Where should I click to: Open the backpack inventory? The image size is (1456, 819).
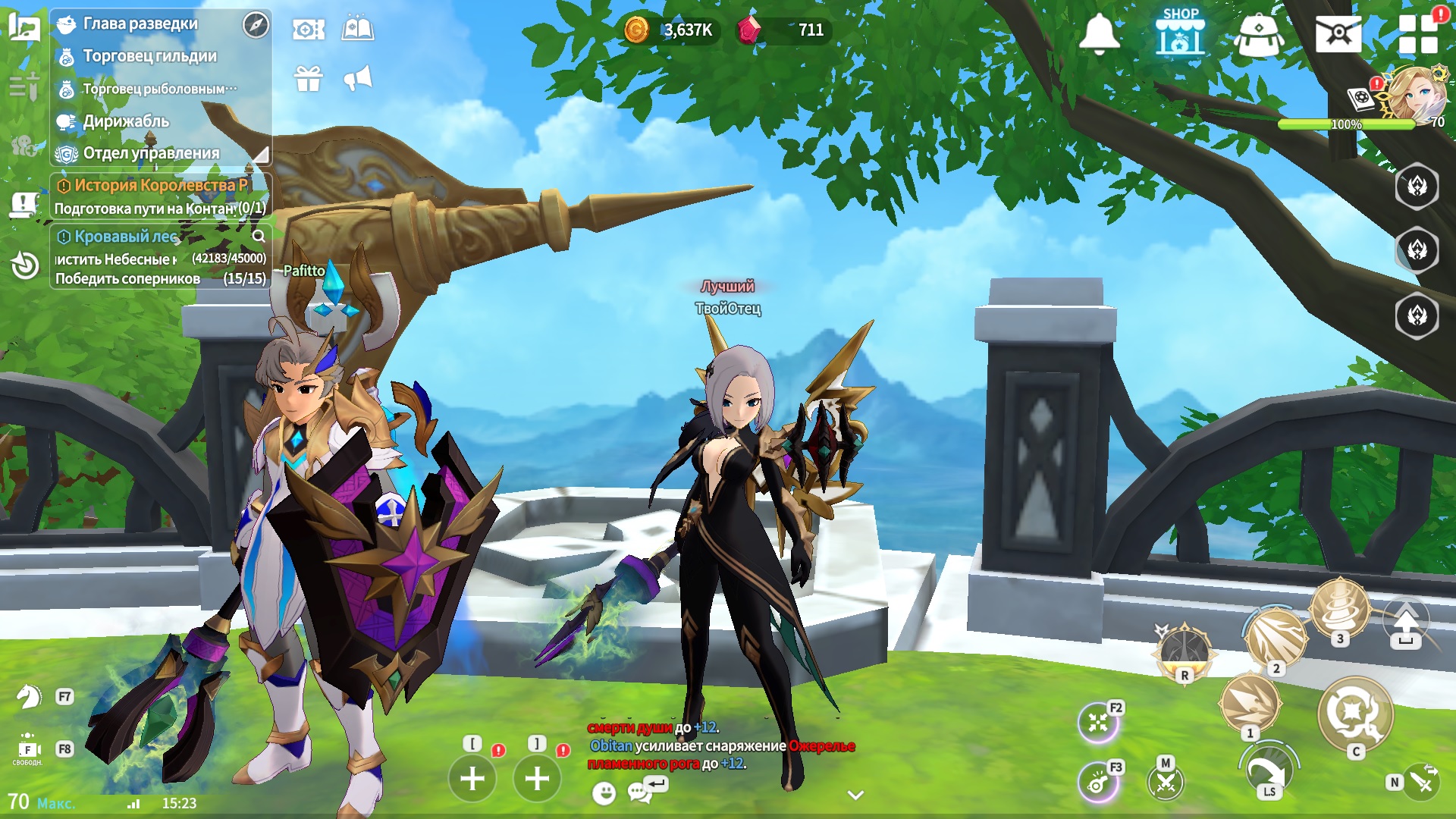point(1259,35)
